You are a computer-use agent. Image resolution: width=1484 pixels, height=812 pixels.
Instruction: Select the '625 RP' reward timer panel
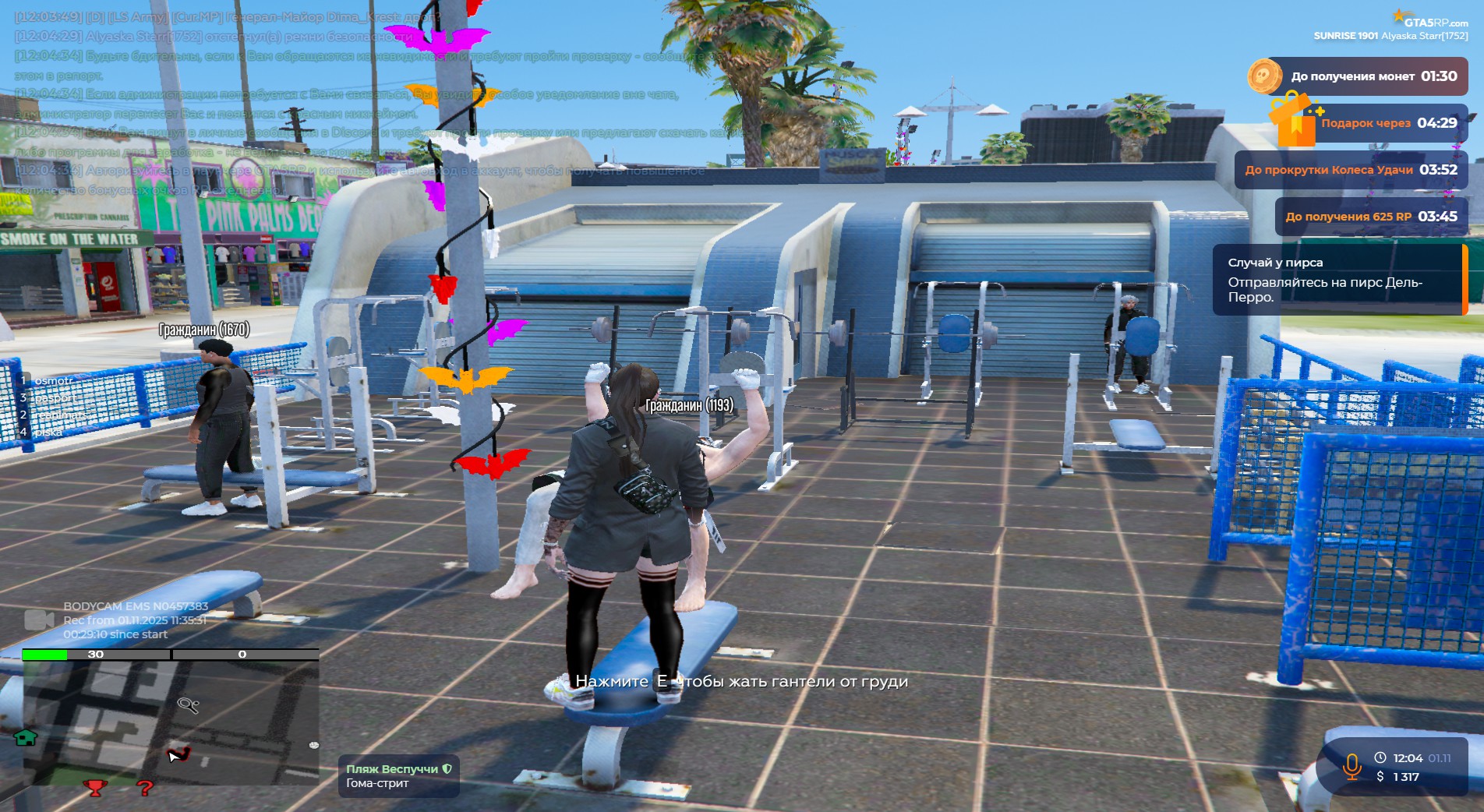click(x=1370, y=217)
